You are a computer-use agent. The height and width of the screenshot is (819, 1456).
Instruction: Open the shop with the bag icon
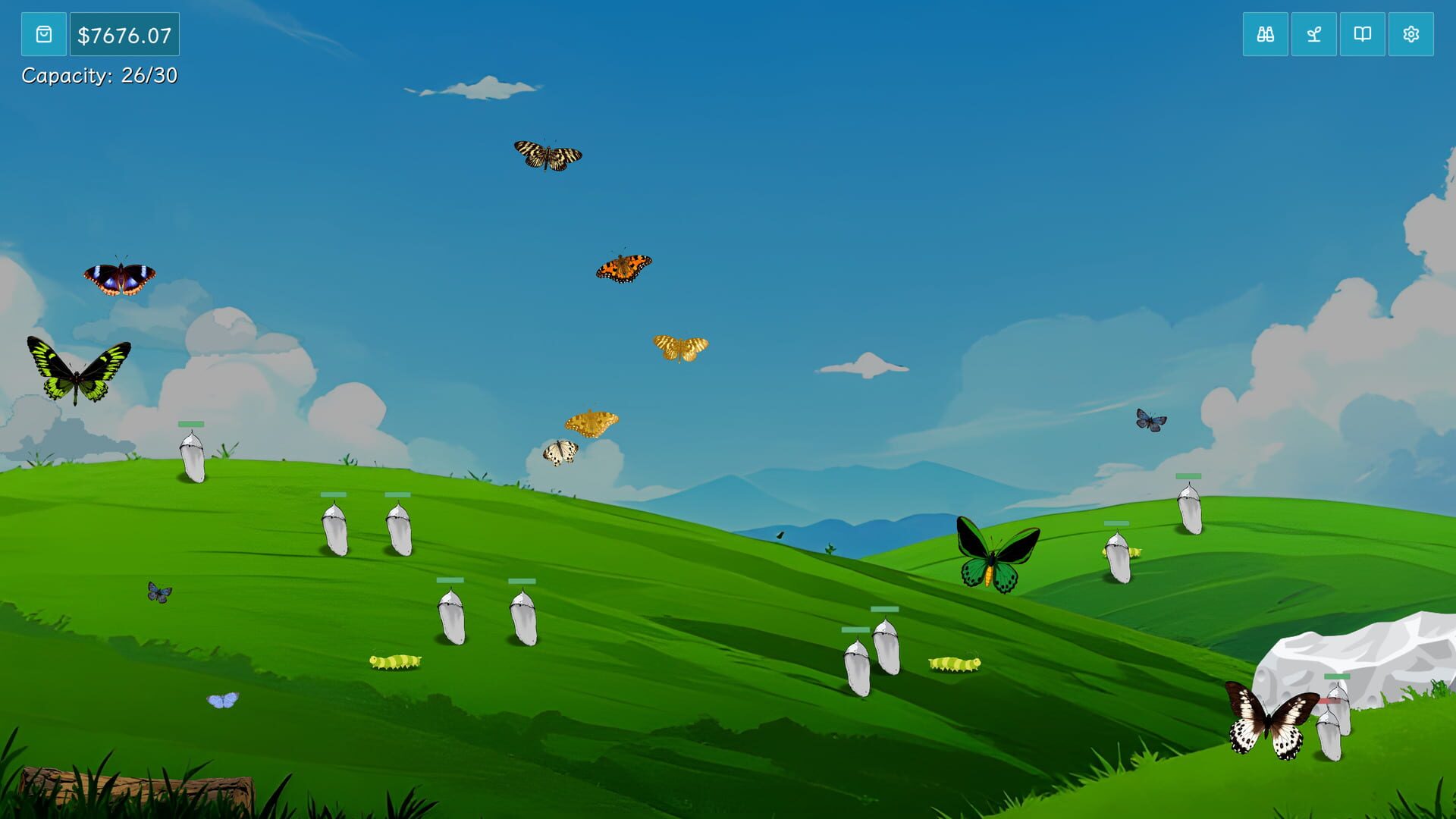click(43, 33)
